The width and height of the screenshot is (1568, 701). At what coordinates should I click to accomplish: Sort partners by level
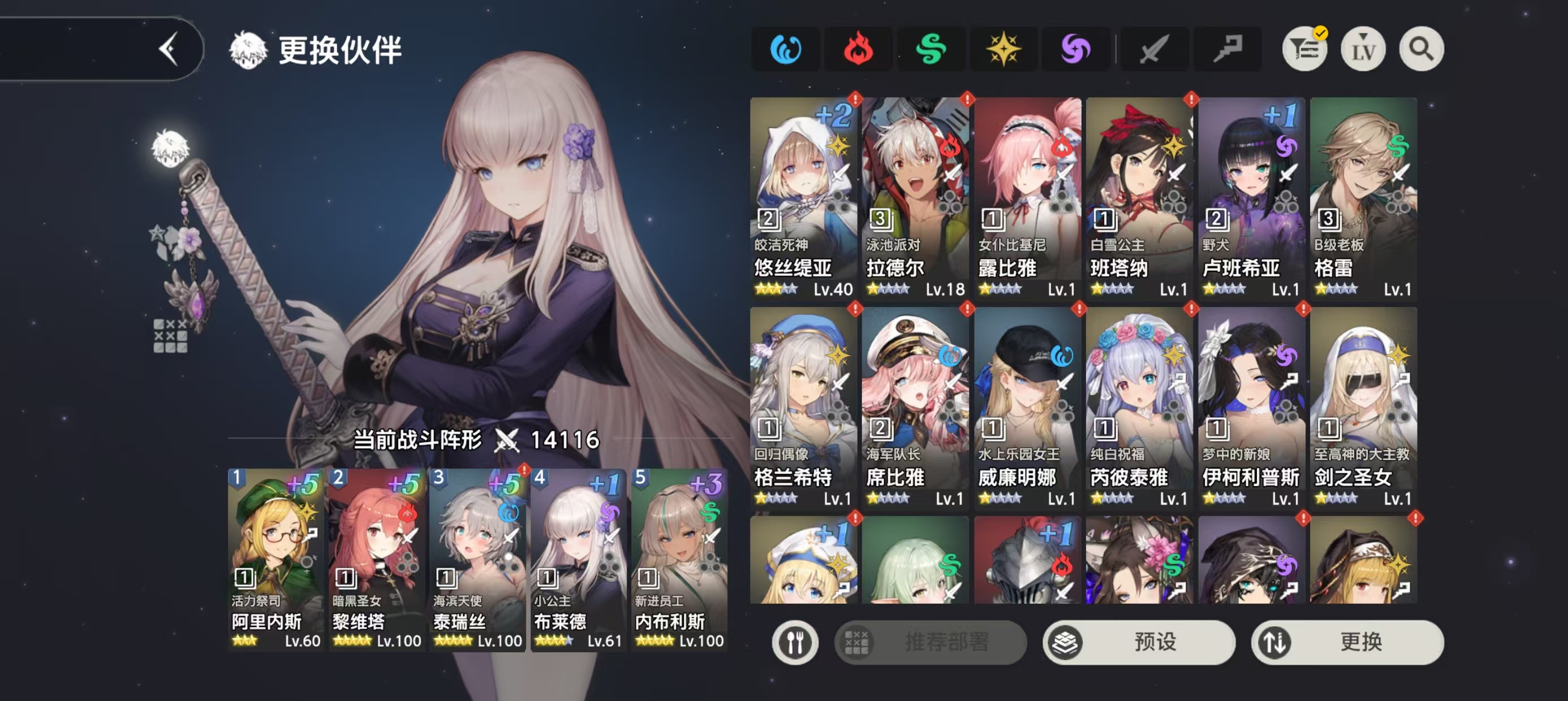(1363, 49)
